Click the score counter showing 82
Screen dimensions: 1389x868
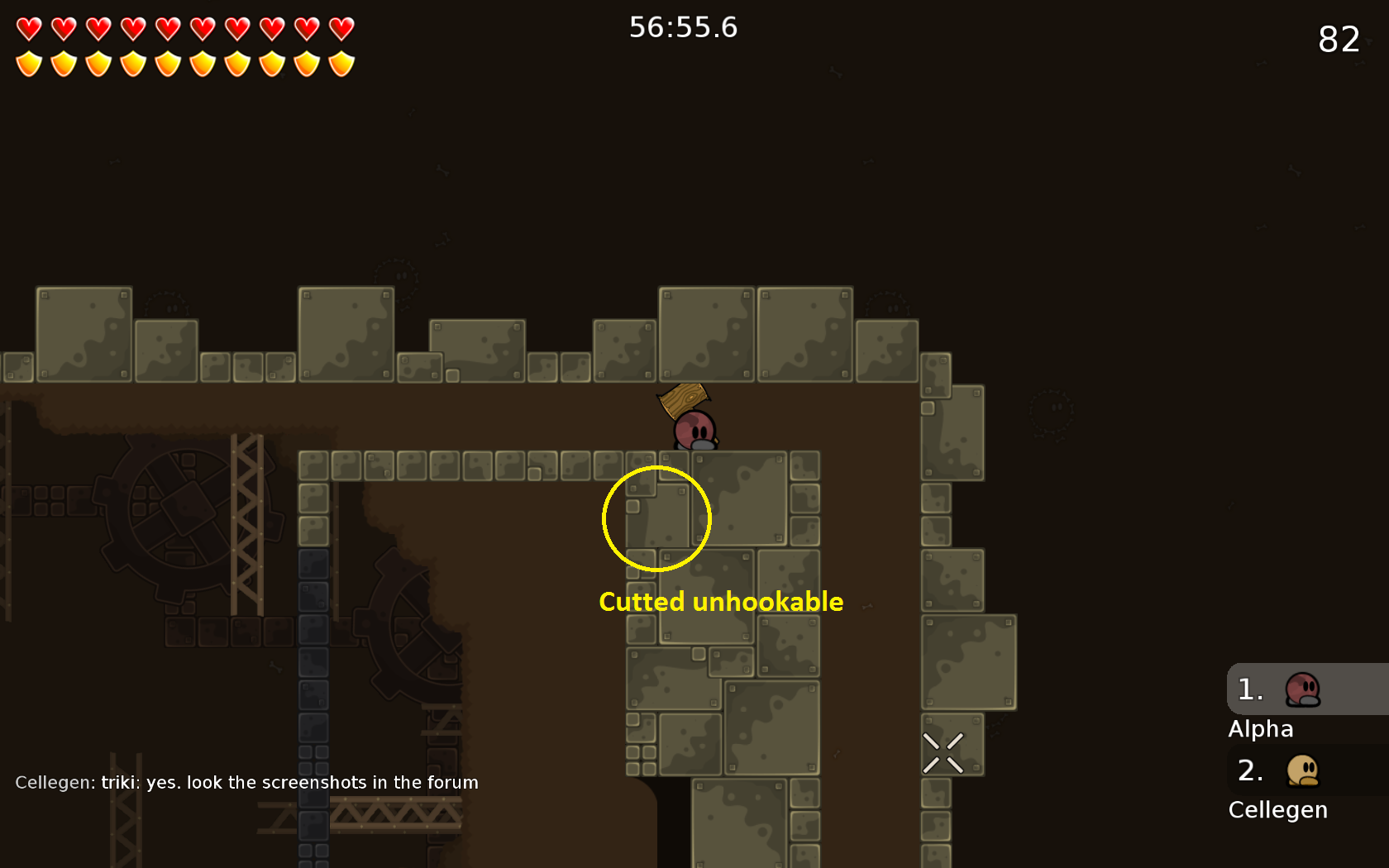[1339, 40]
